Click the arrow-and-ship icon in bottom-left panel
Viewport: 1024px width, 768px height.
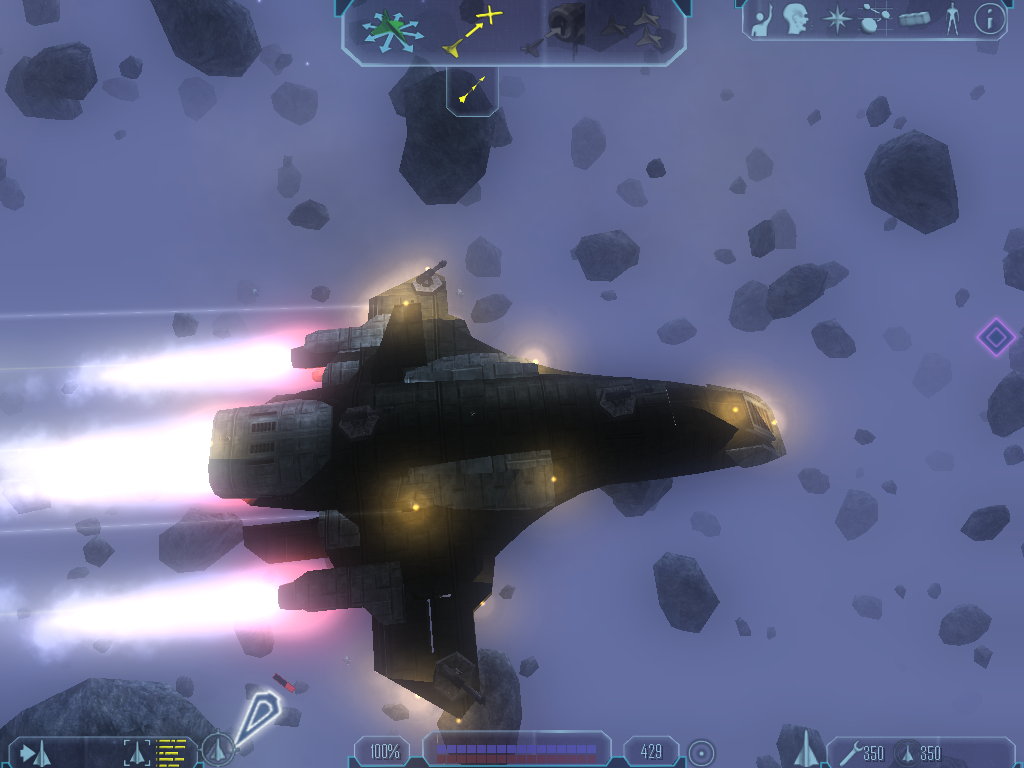pyautogui.click(x=35, y=753)
